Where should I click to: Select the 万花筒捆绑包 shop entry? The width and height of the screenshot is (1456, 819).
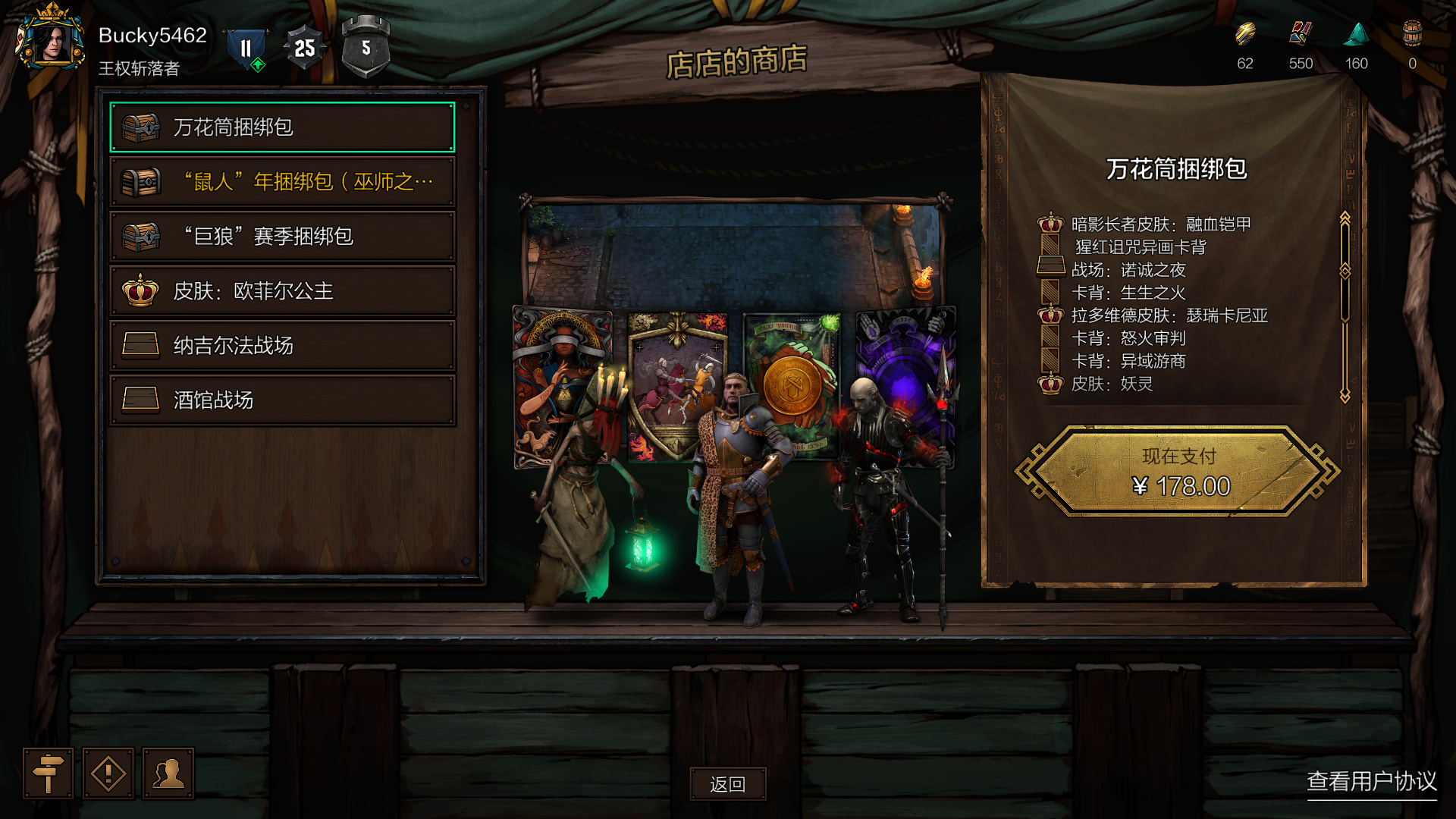[x=282, y=127]
